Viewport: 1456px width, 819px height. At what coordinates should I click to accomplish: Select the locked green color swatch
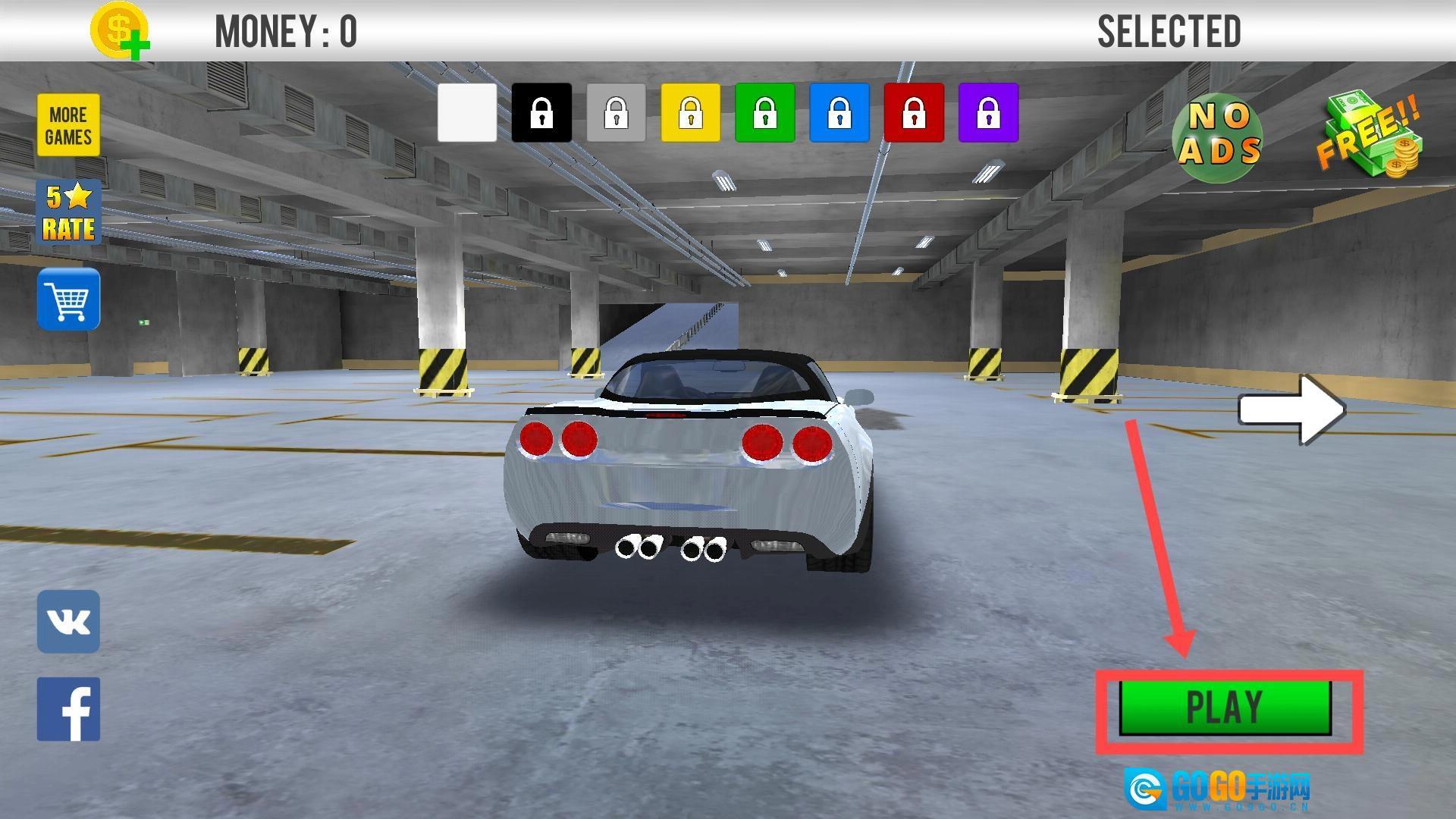coord(764,113)
